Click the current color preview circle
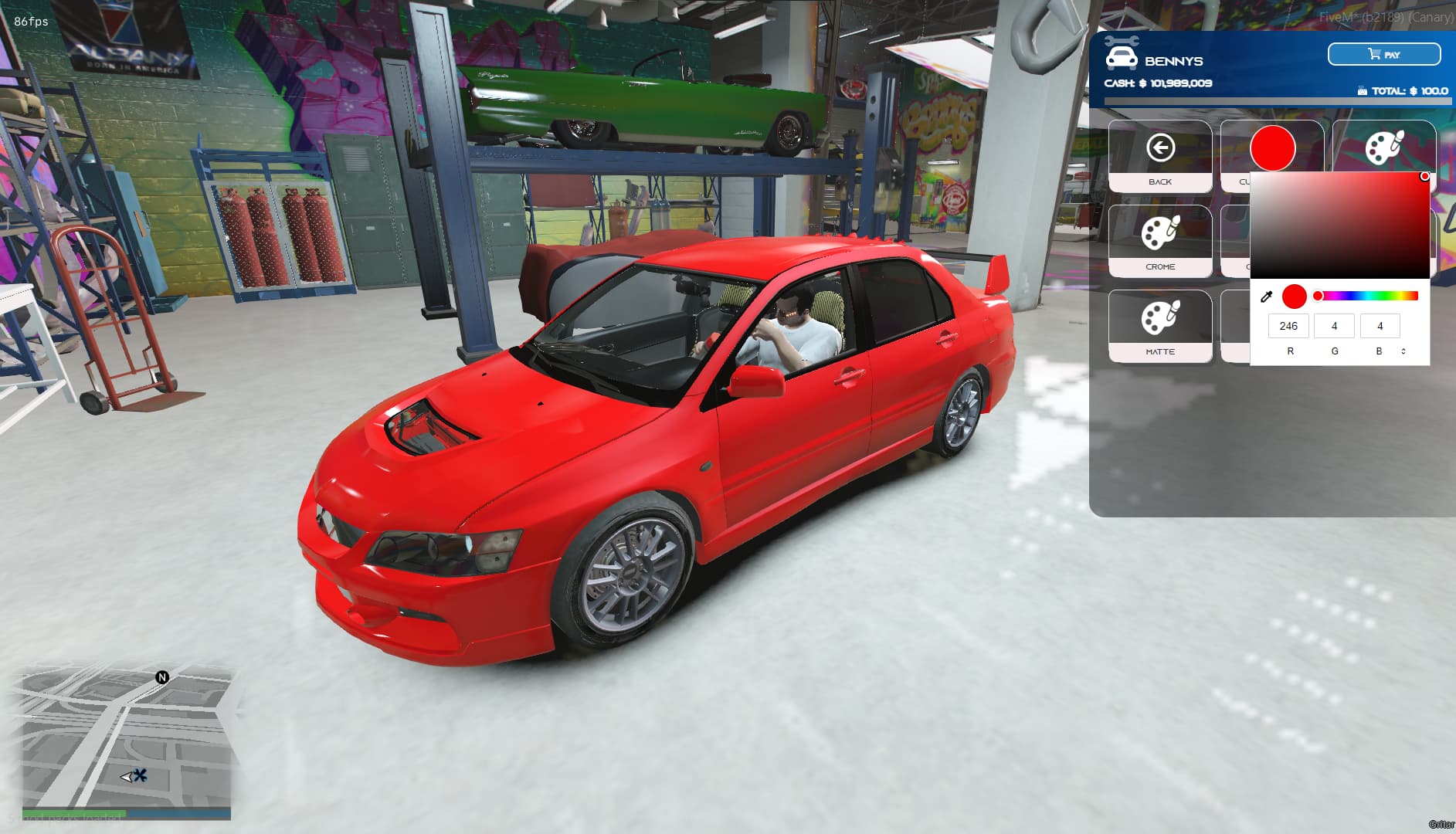The width and height of the screenshot is (1456, 834). 1295,296
